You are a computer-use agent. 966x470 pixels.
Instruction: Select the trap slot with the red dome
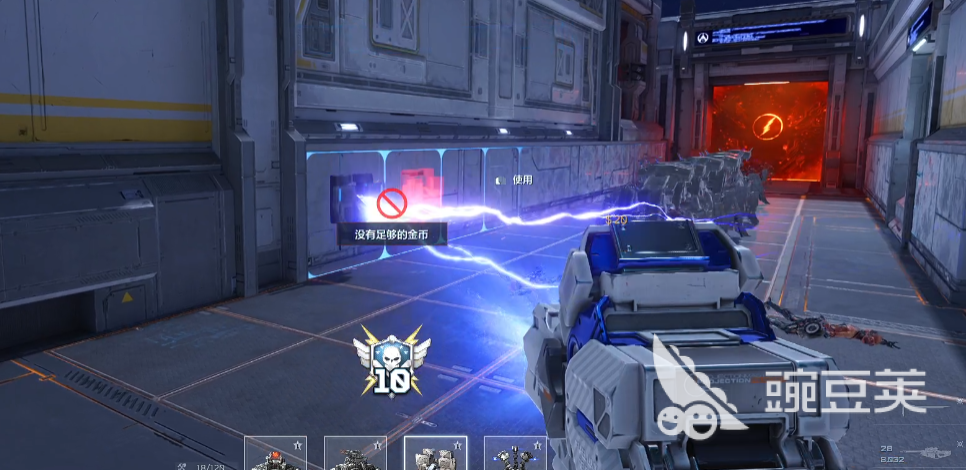click(275, 455)
